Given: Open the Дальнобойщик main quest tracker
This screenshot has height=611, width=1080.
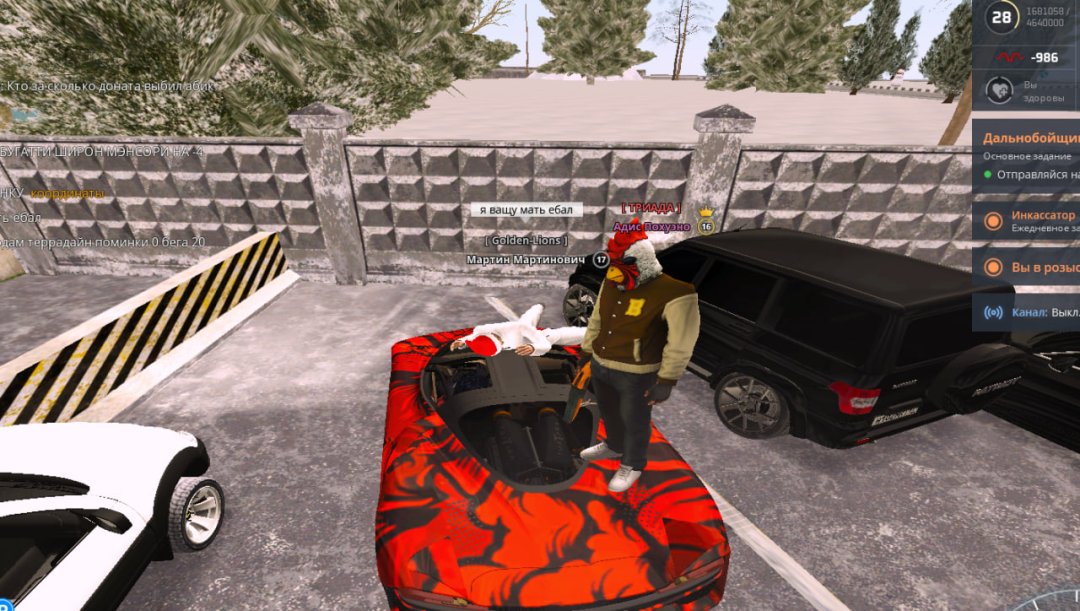Looking at the screenshot, I should pos(1030,139).
